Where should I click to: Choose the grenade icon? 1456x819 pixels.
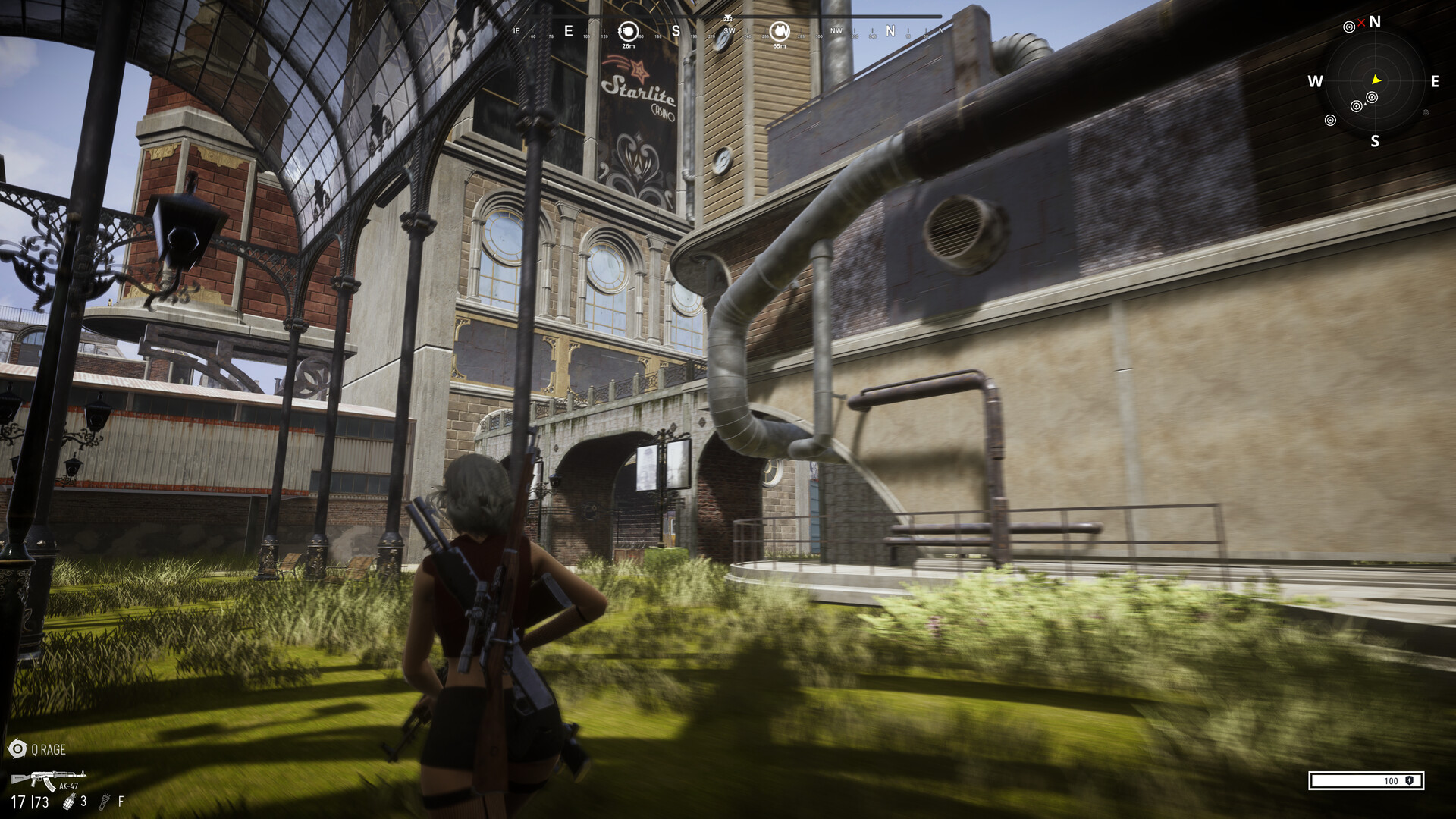69,802
